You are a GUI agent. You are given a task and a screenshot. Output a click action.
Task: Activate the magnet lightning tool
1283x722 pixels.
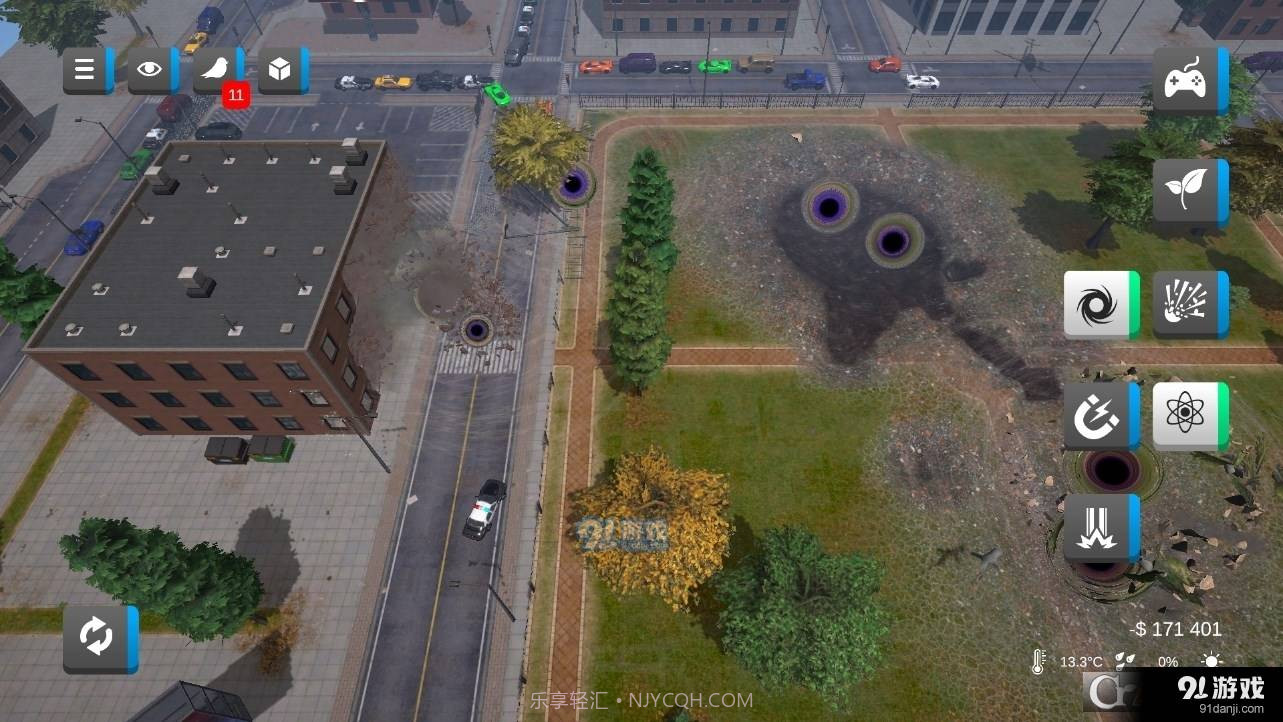click(x=1098, y=415)
